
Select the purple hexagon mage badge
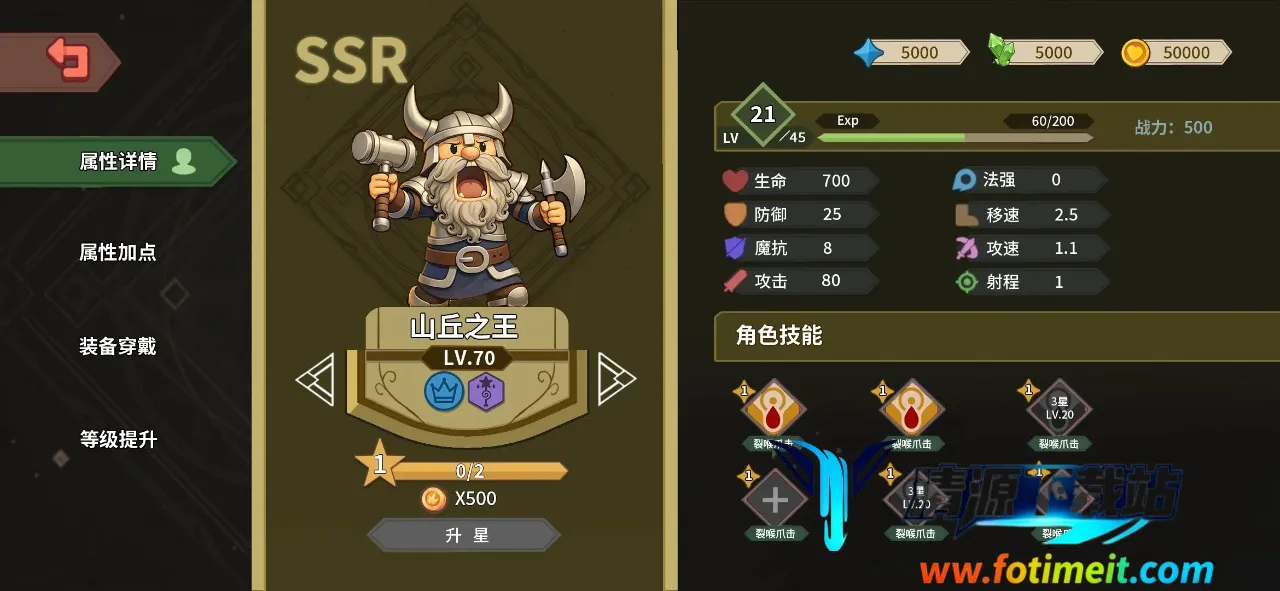click(x=486, y=391)
